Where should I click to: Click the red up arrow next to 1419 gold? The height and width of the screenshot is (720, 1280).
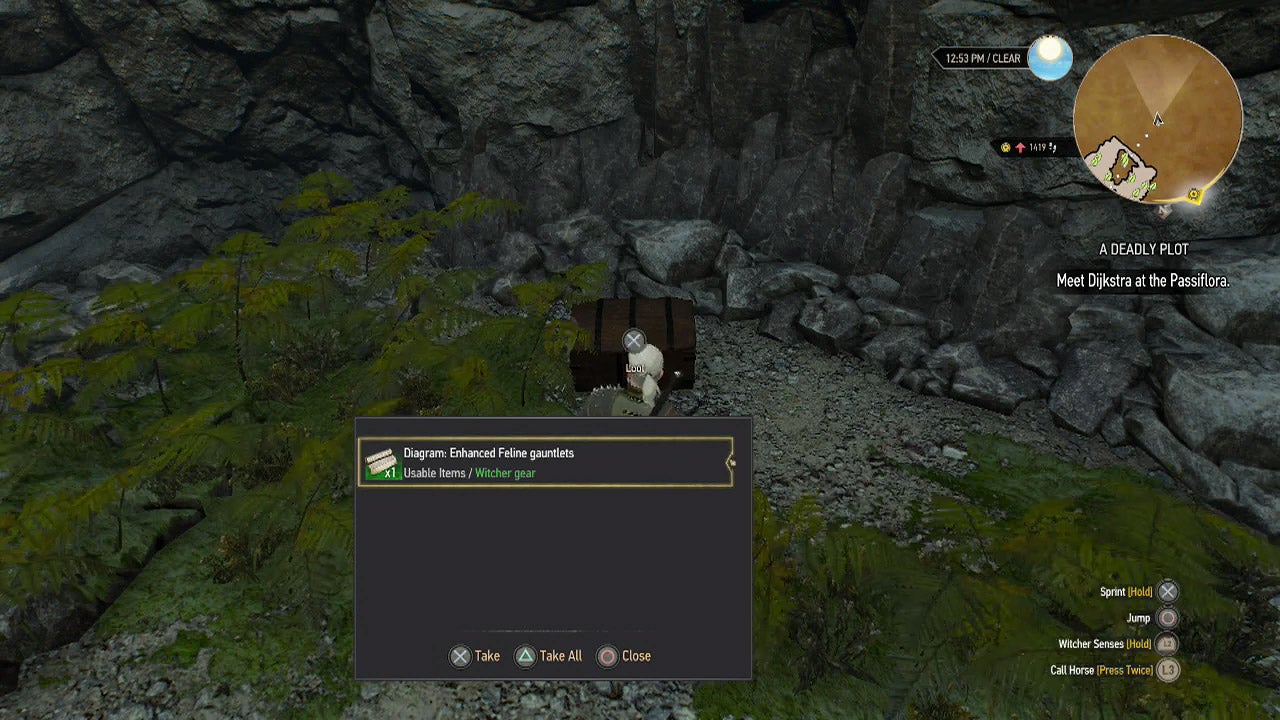point(1021,146)
